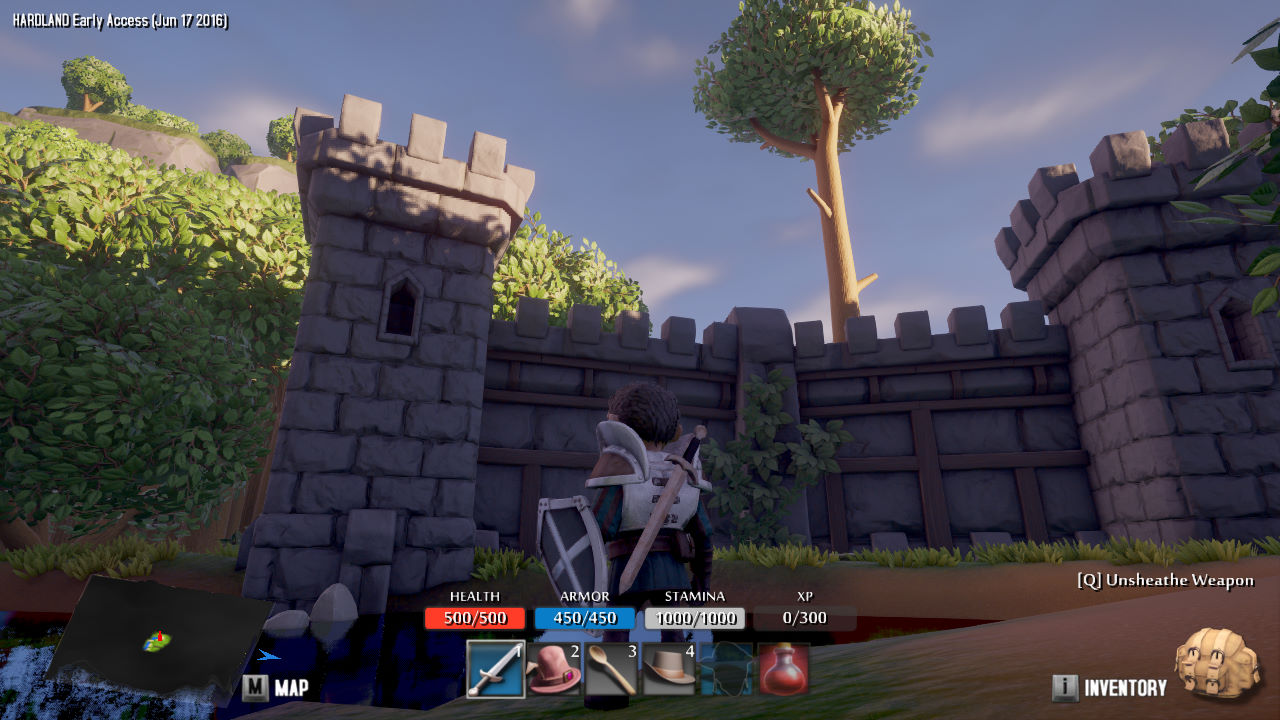
Task: Equip the pink jeweled hat in the hotbar
Action: (x=554, y=669)
